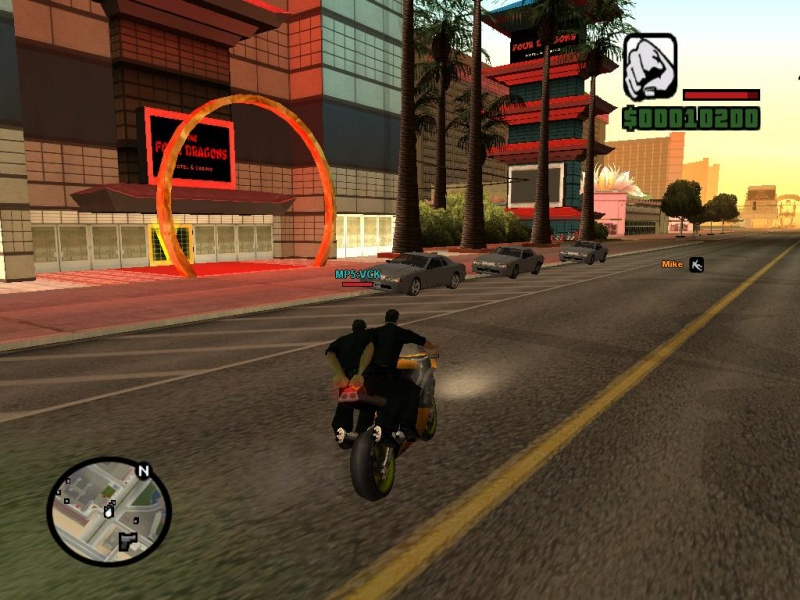
Task: Click the north N indicator on the radar
Action: (x=143, y=470)
